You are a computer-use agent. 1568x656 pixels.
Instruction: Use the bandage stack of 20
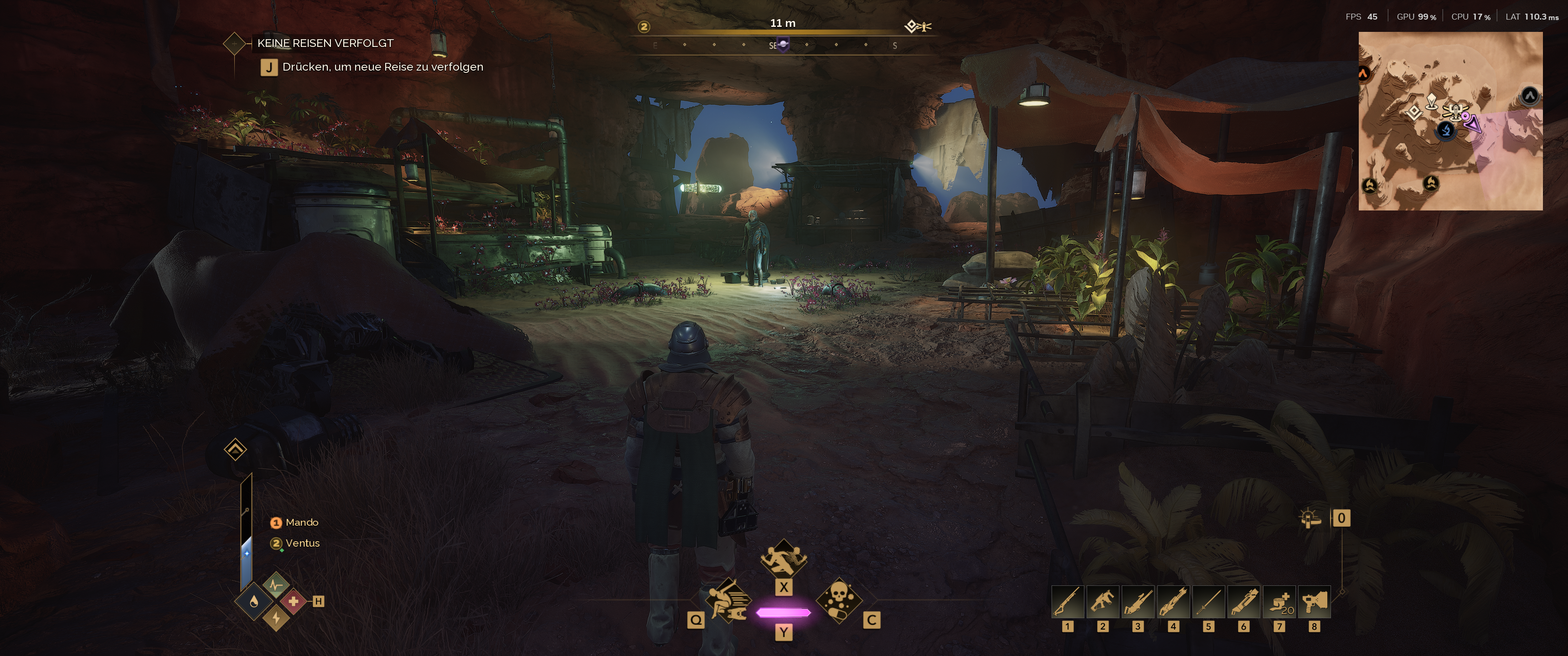tap(1279, 602)
